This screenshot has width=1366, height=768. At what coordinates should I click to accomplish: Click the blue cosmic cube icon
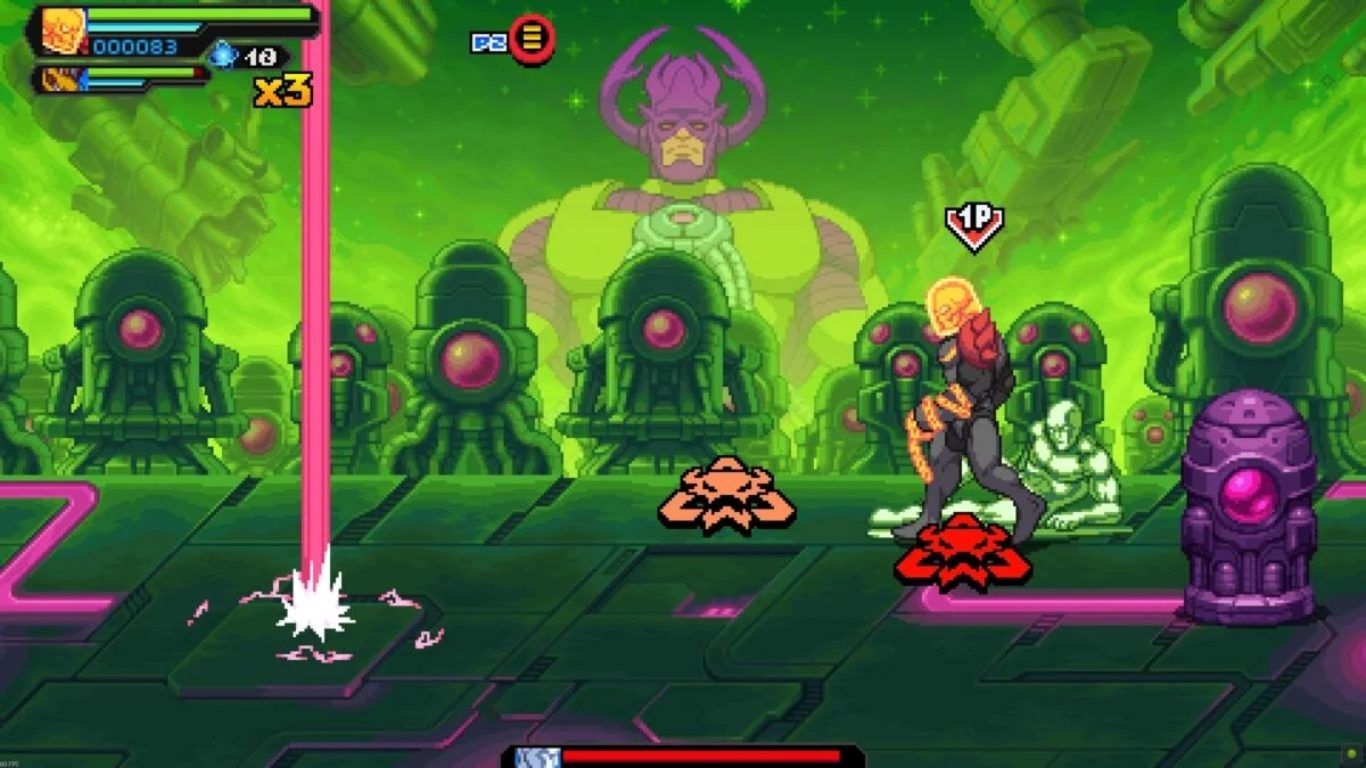click(x=222, y=56)
